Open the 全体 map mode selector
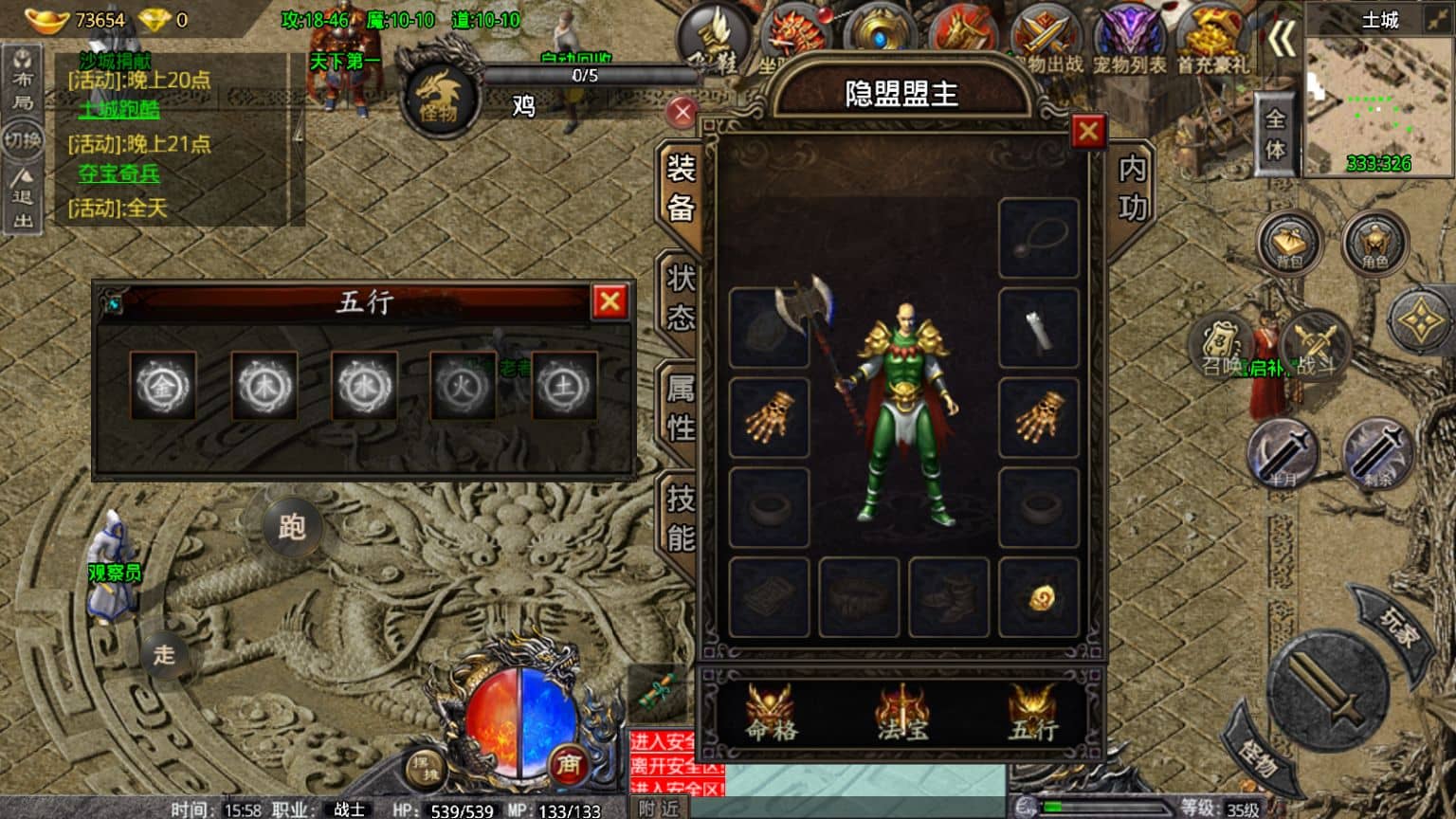The image size is (1456, 819). 1277,133
